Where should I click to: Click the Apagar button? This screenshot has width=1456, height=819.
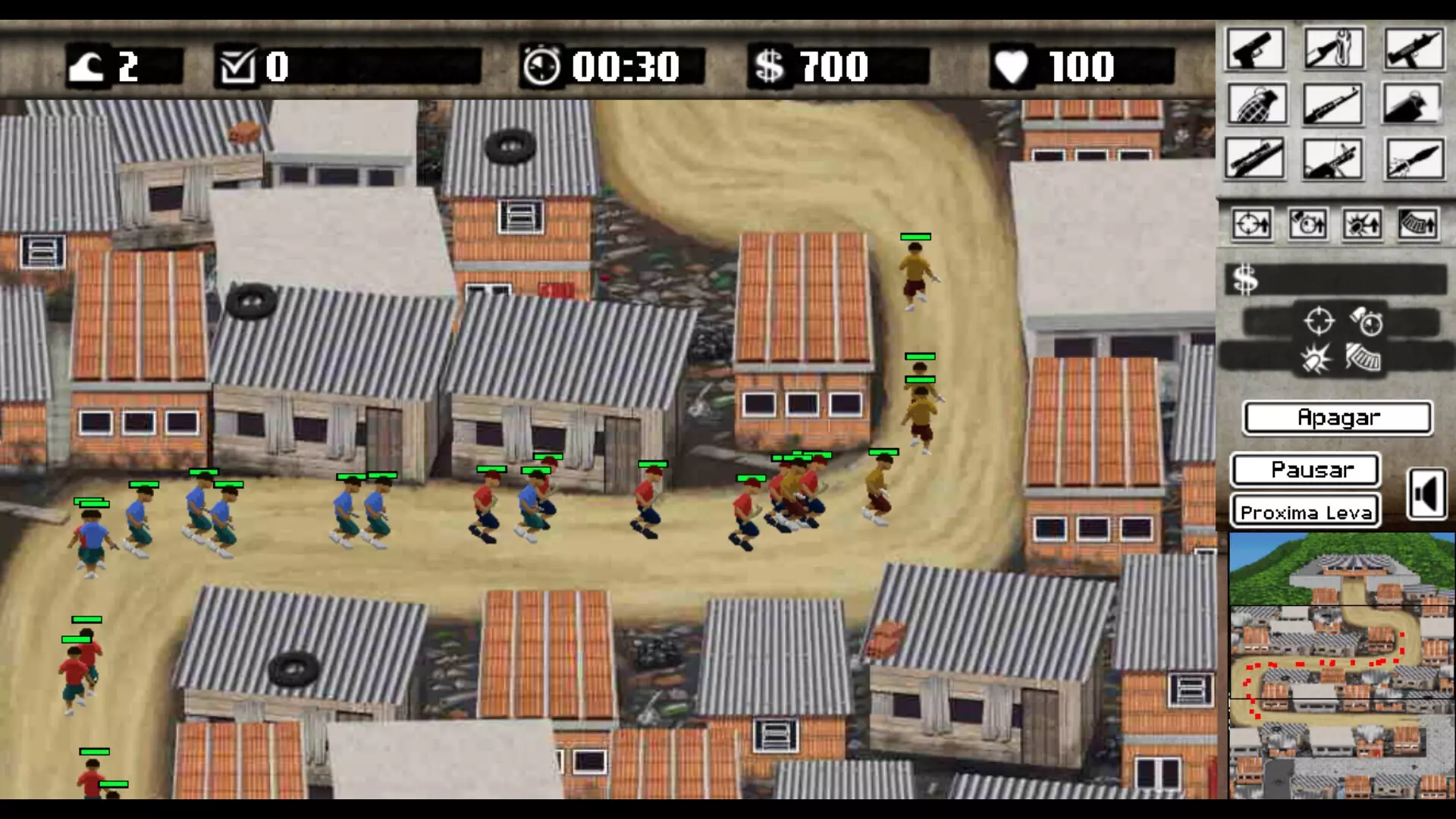(1337, 416)
